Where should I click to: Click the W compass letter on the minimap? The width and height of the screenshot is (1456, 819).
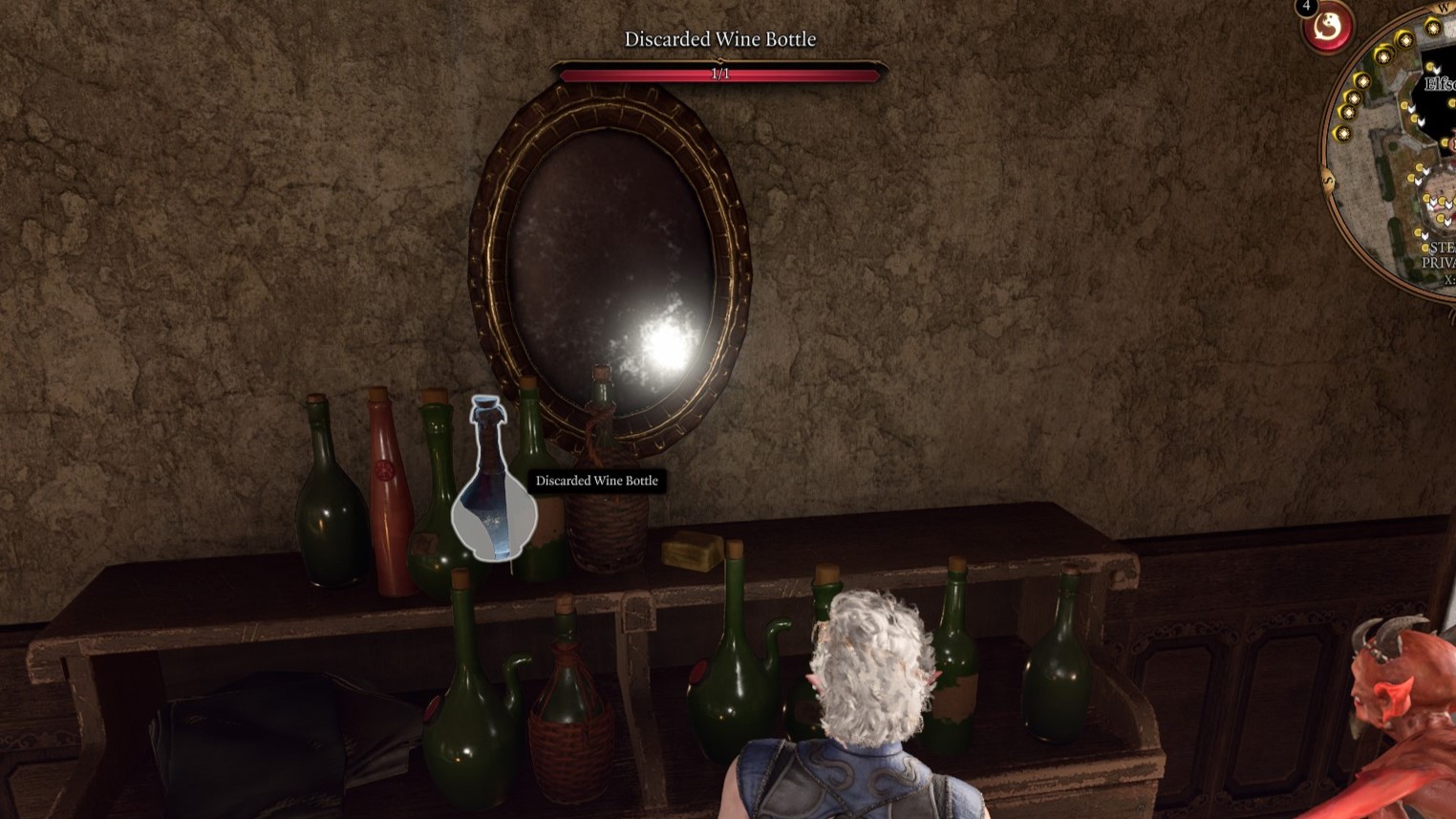tap(1443, 10)
